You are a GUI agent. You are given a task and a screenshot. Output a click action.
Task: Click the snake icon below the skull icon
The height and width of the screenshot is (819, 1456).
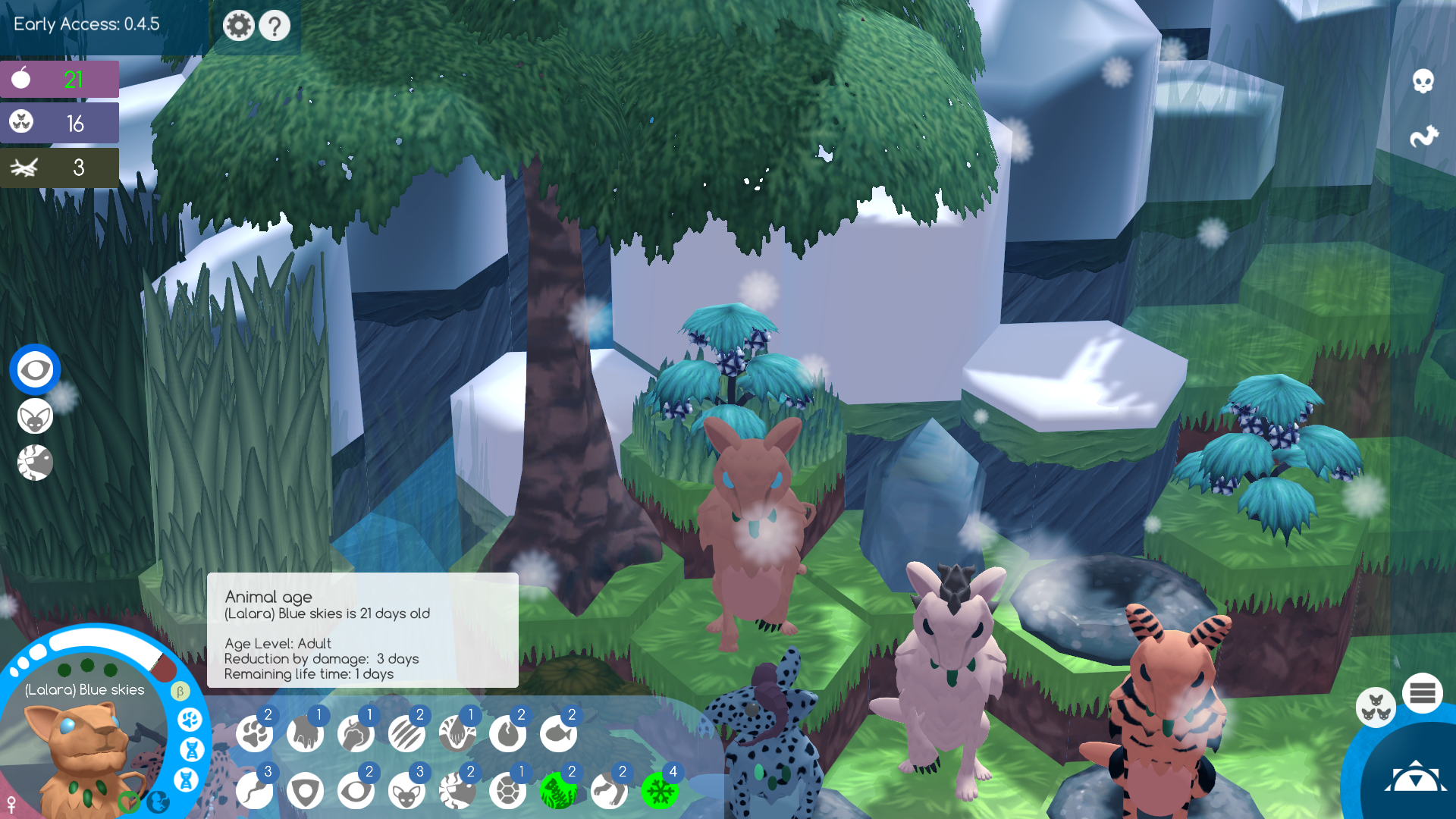point(1423,135)
